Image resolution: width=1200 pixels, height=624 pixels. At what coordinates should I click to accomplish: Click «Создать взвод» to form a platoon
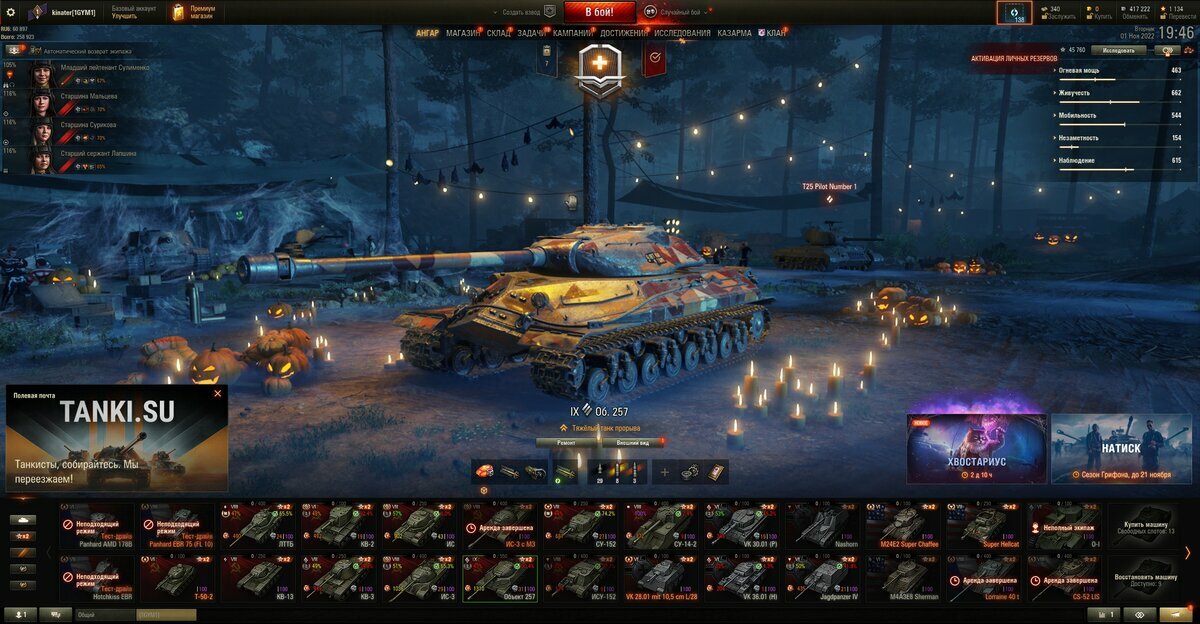[x=528, y=12]
